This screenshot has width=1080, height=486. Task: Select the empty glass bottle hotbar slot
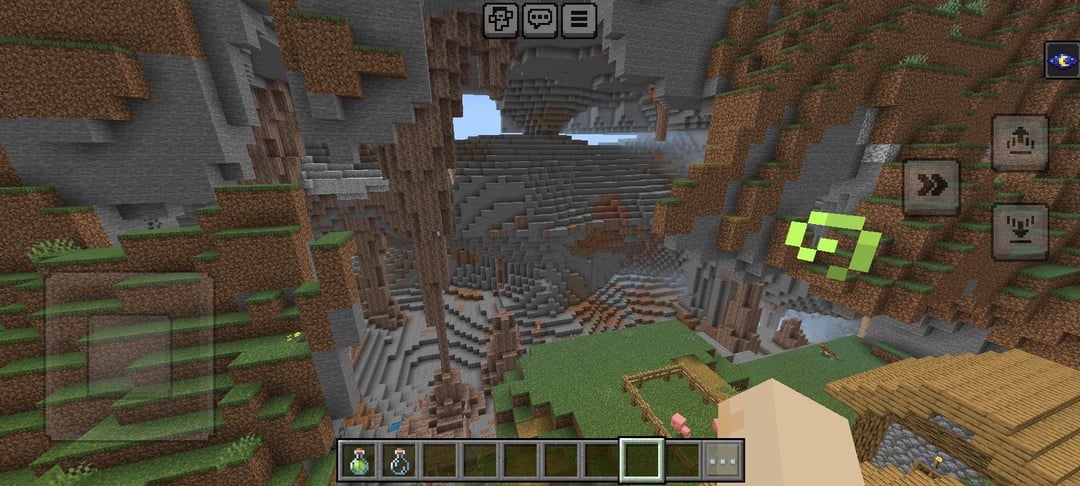(x=399, y=461)
